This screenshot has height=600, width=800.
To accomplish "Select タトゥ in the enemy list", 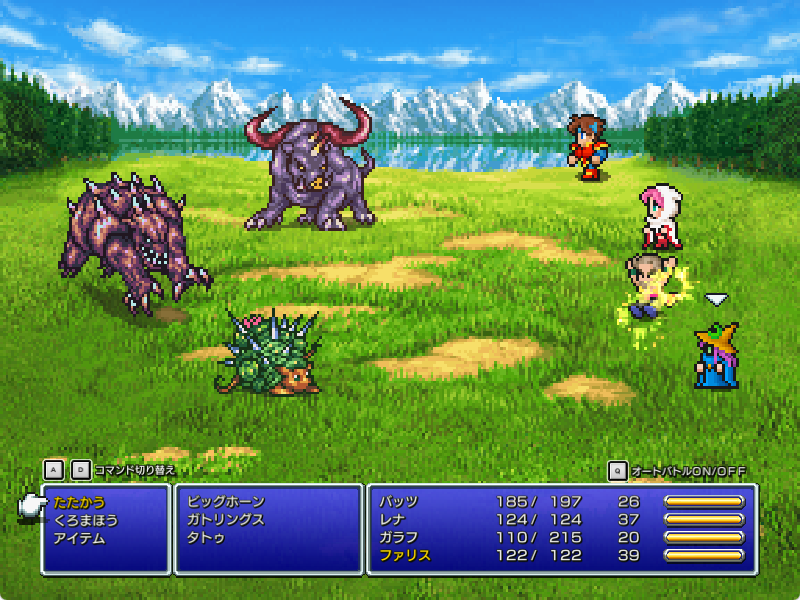I will [206, 538].
